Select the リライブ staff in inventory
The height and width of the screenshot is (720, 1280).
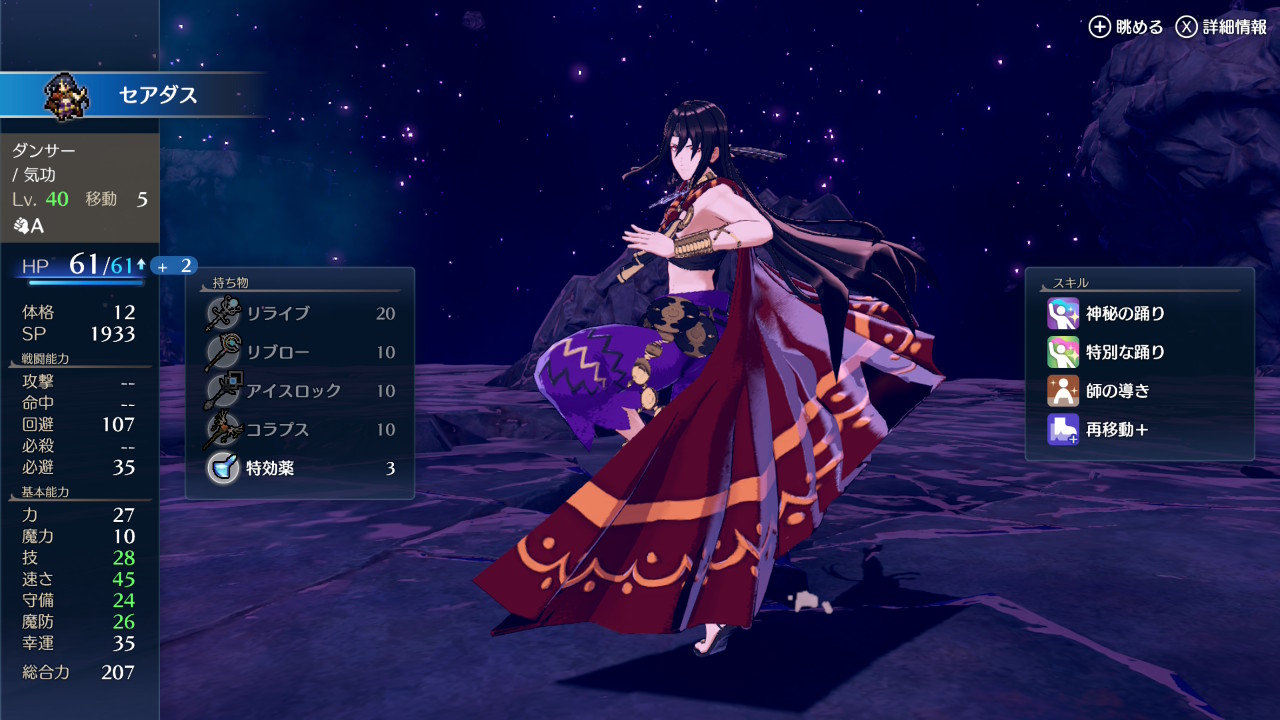click(x=300, y=314)
